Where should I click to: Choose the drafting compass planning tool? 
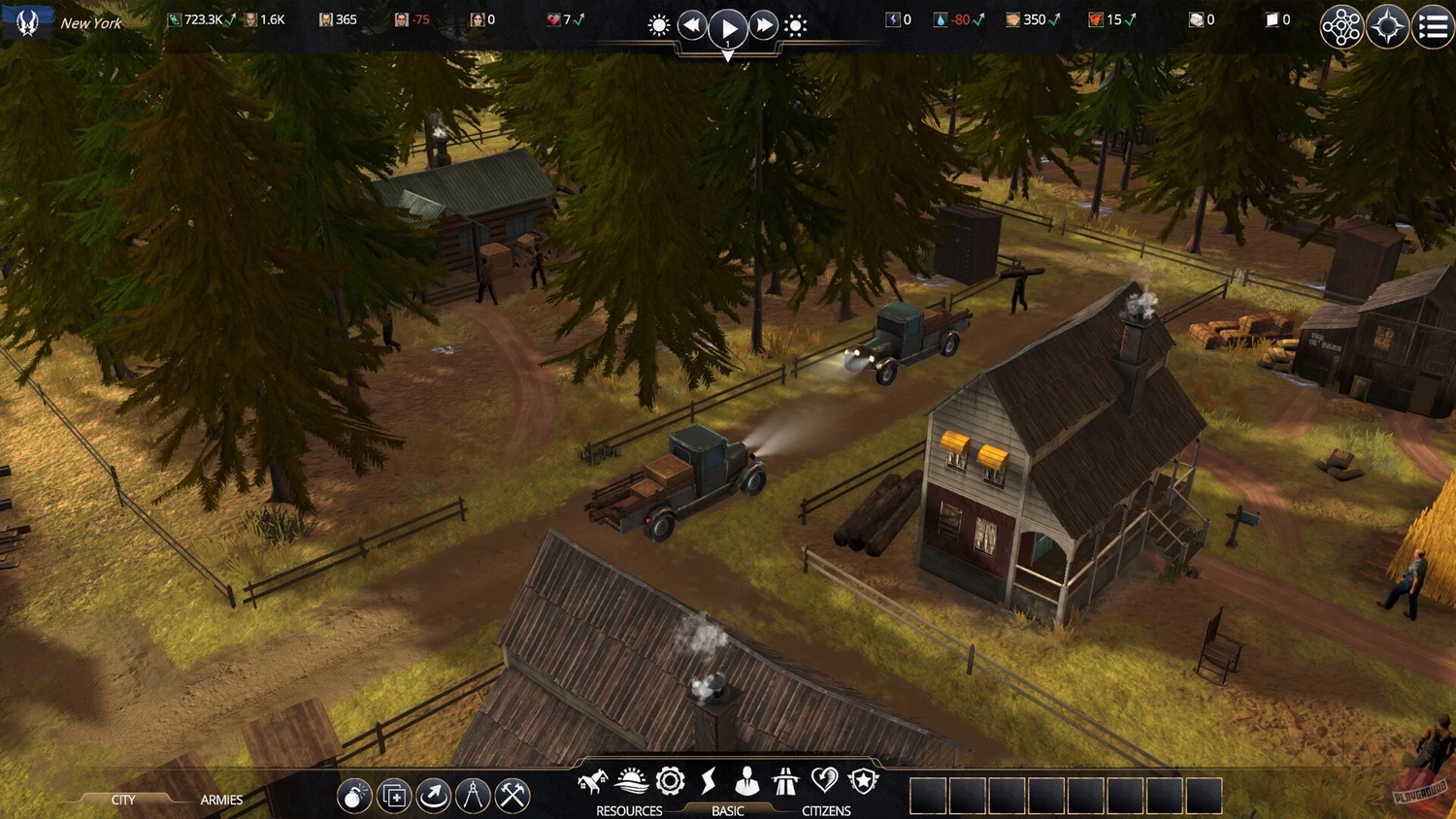473,796
